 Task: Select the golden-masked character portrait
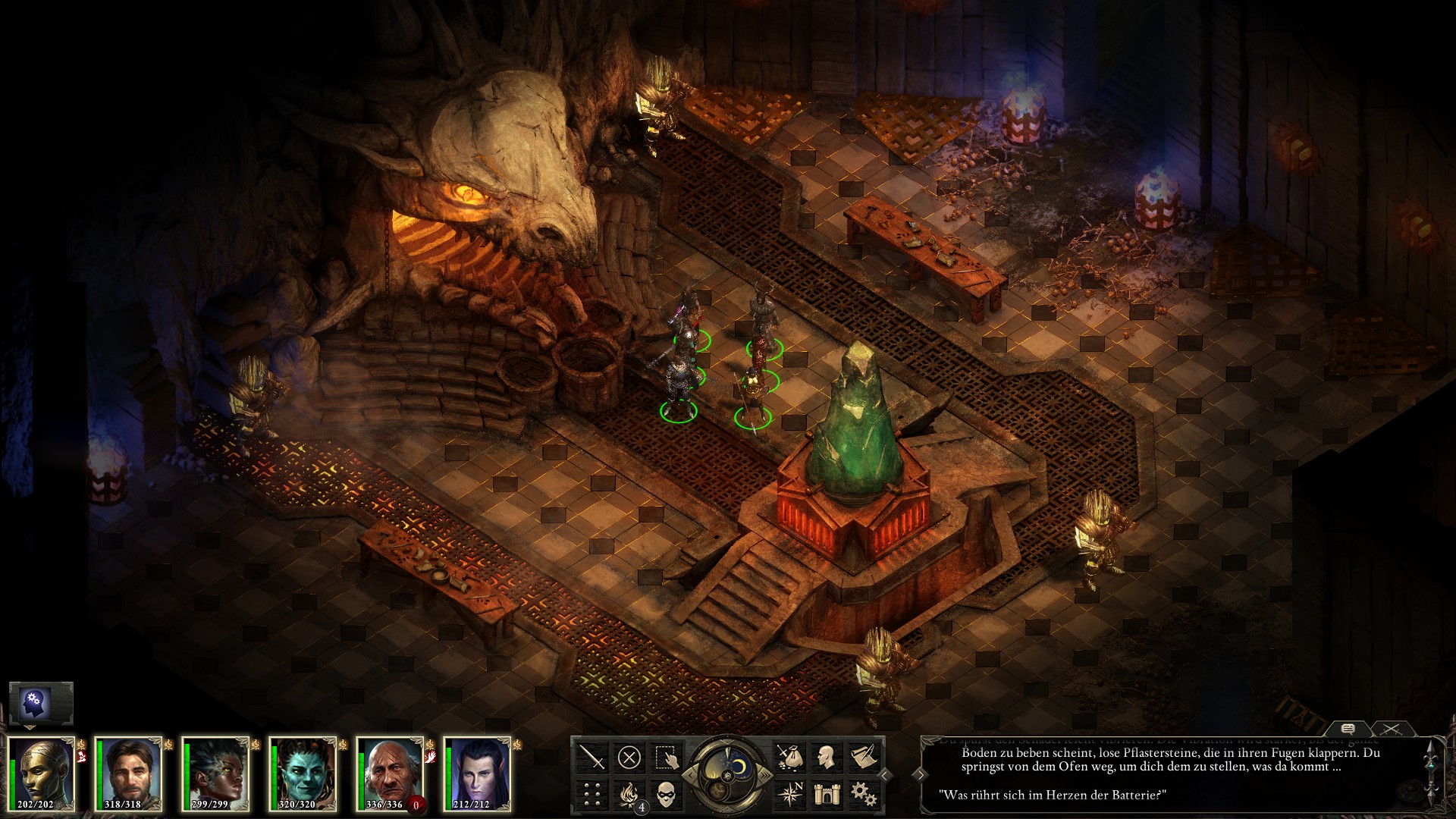(41, 773)
